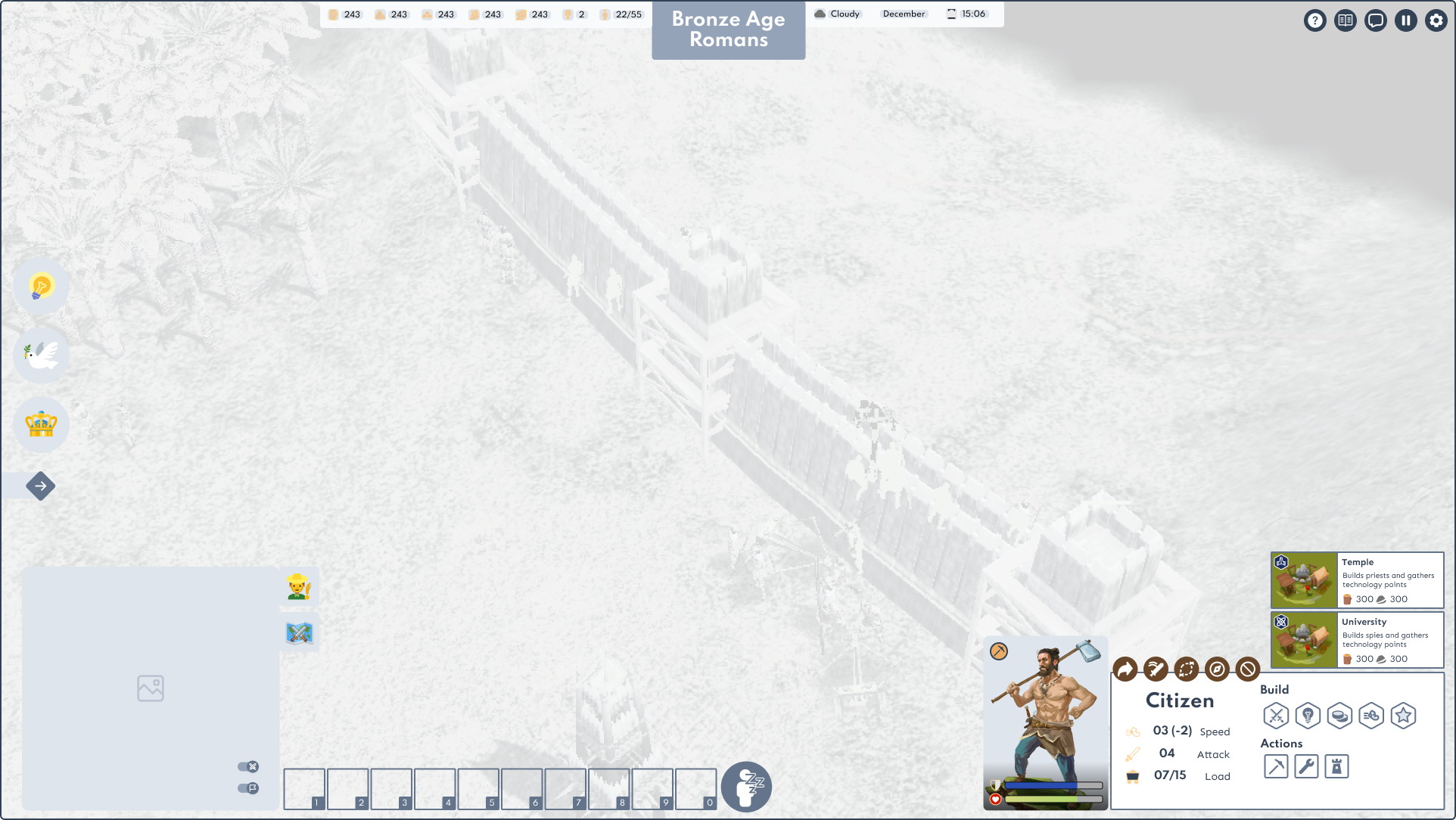
Task: Toggle the flag switch on minimap
Action: click(248, 788)
